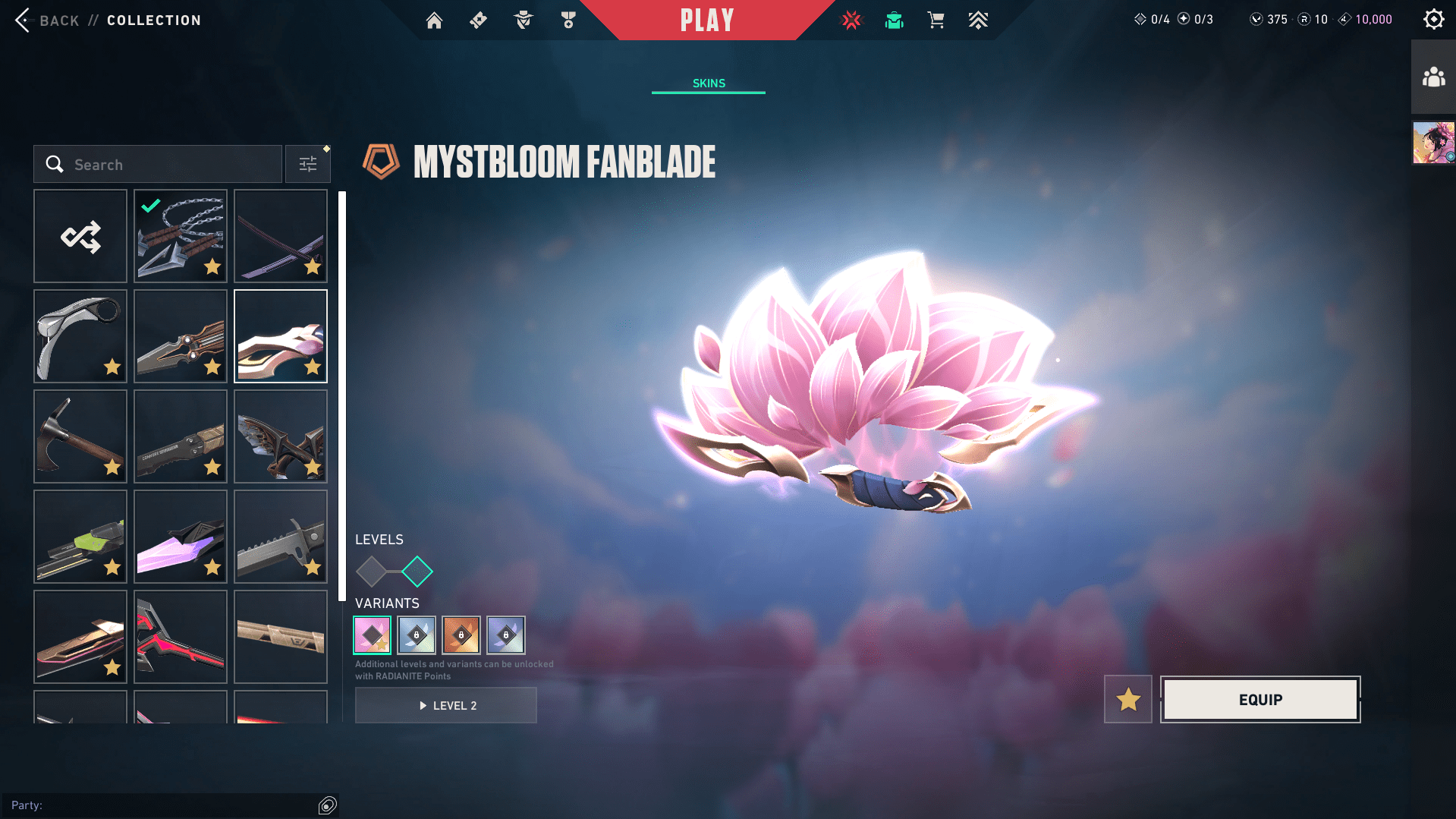The height and width of the screenshot is (819, 1456).
Task: Switch to the SKINS tab
Action: tap(708, 83)
